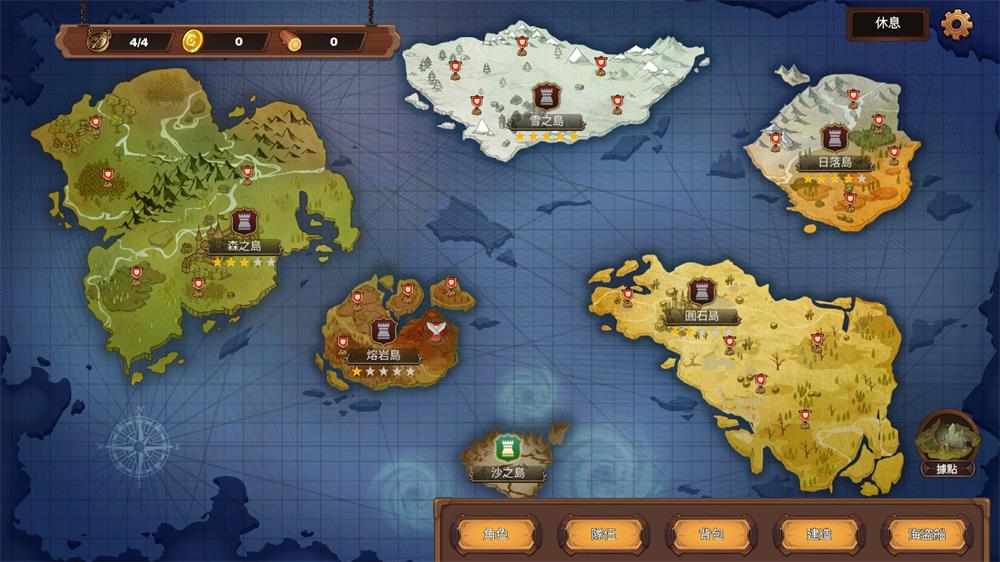Select 雪之島 island castle marker

pos(546,97)
